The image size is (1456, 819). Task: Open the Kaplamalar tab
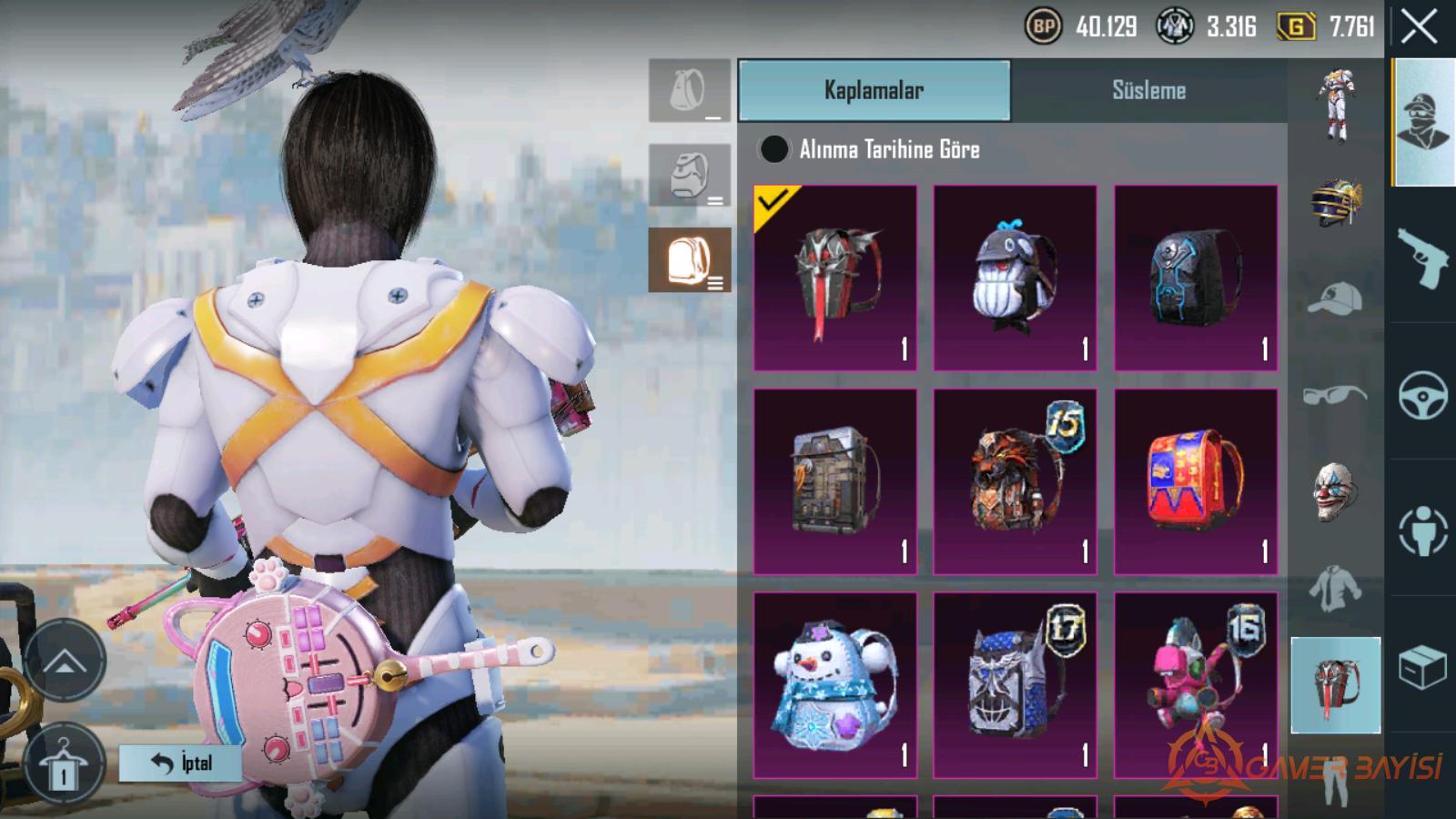coord(874,90)
